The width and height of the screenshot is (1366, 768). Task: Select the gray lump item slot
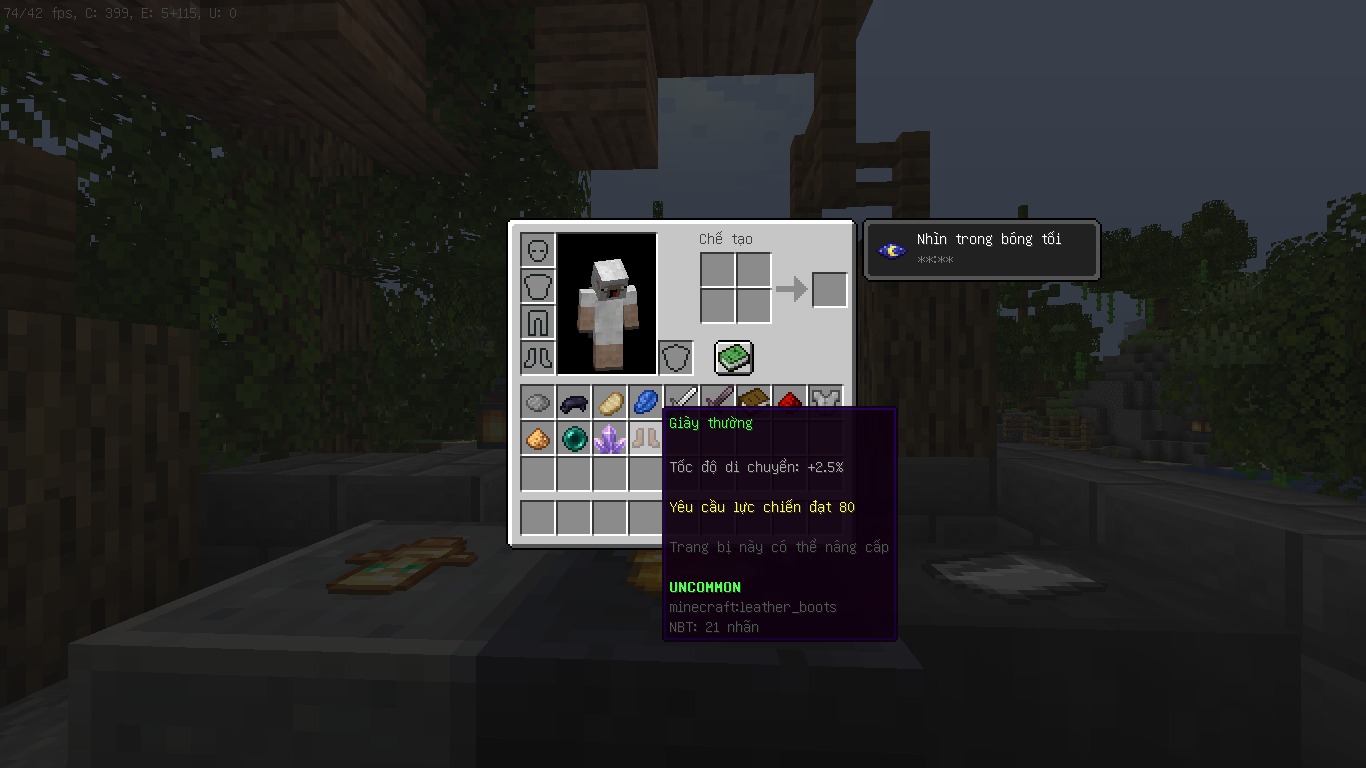tap(537, 402)
